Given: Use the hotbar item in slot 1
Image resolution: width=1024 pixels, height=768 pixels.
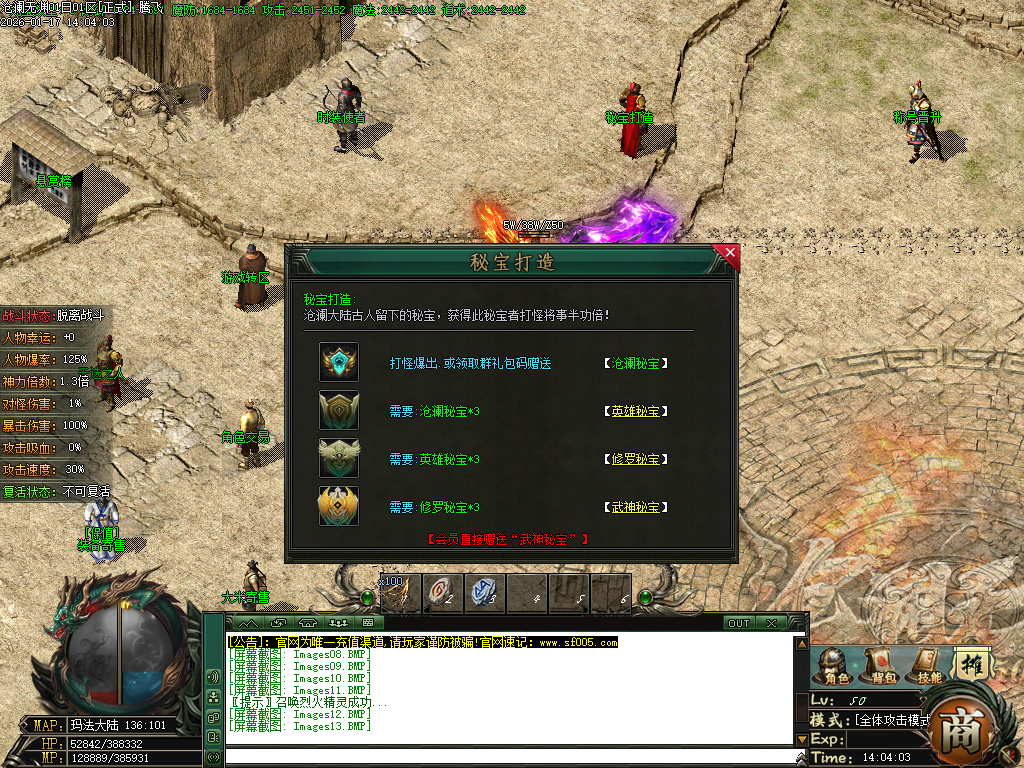Looking at the screenshot, I should 401,592.
